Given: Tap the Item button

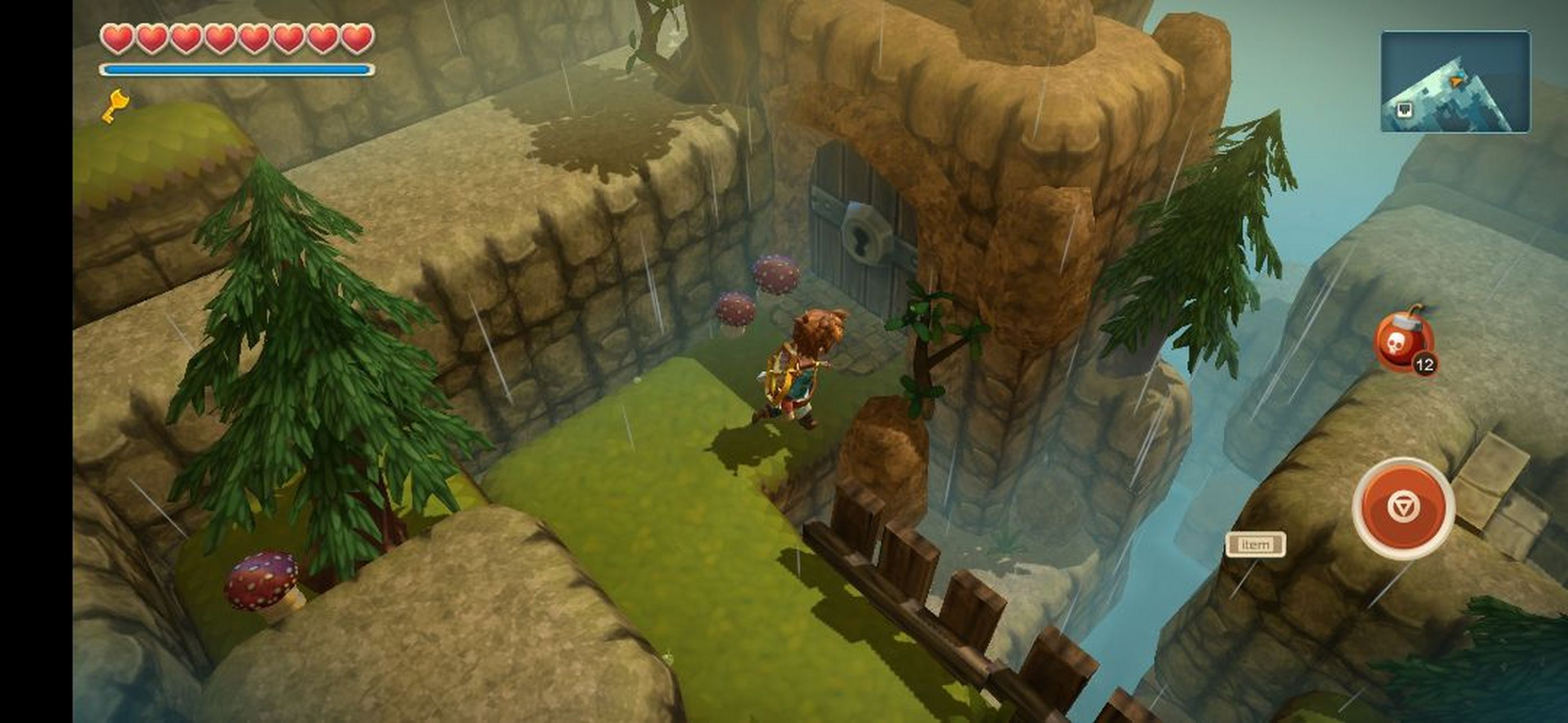Looking at the screenshot, I should 1255,544.
